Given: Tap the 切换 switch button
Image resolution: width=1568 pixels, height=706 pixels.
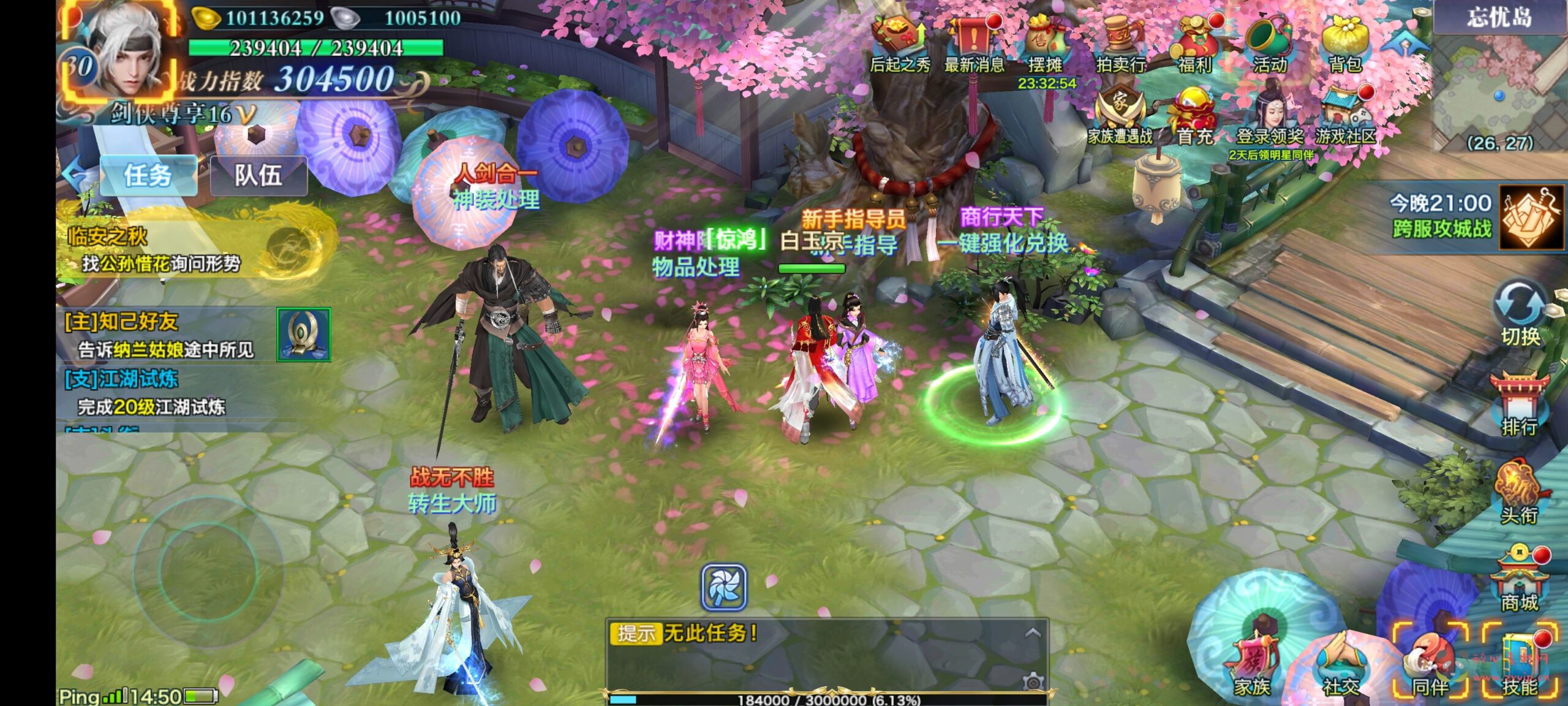Looking at the screenshot, I should pos(1520,313).
